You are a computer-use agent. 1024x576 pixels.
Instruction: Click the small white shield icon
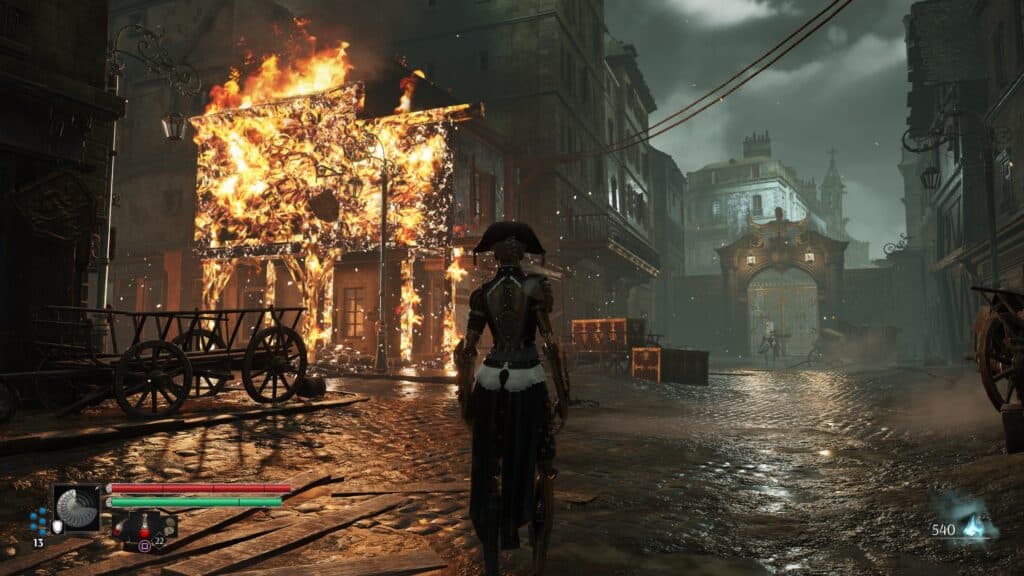tap(57, 526)
